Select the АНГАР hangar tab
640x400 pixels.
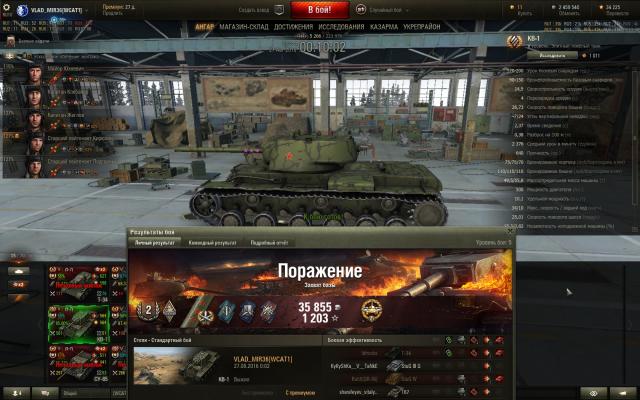[x=204, y=28]
